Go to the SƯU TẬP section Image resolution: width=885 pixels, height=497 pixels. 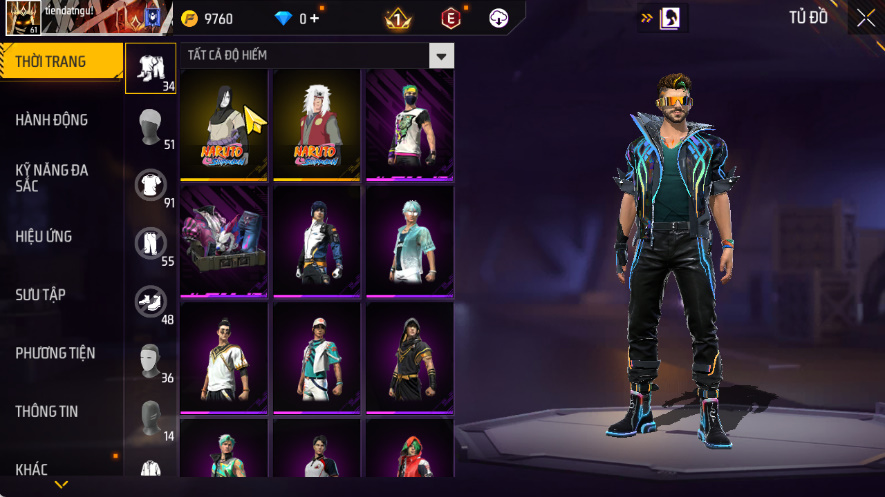(x=40, y=295)
